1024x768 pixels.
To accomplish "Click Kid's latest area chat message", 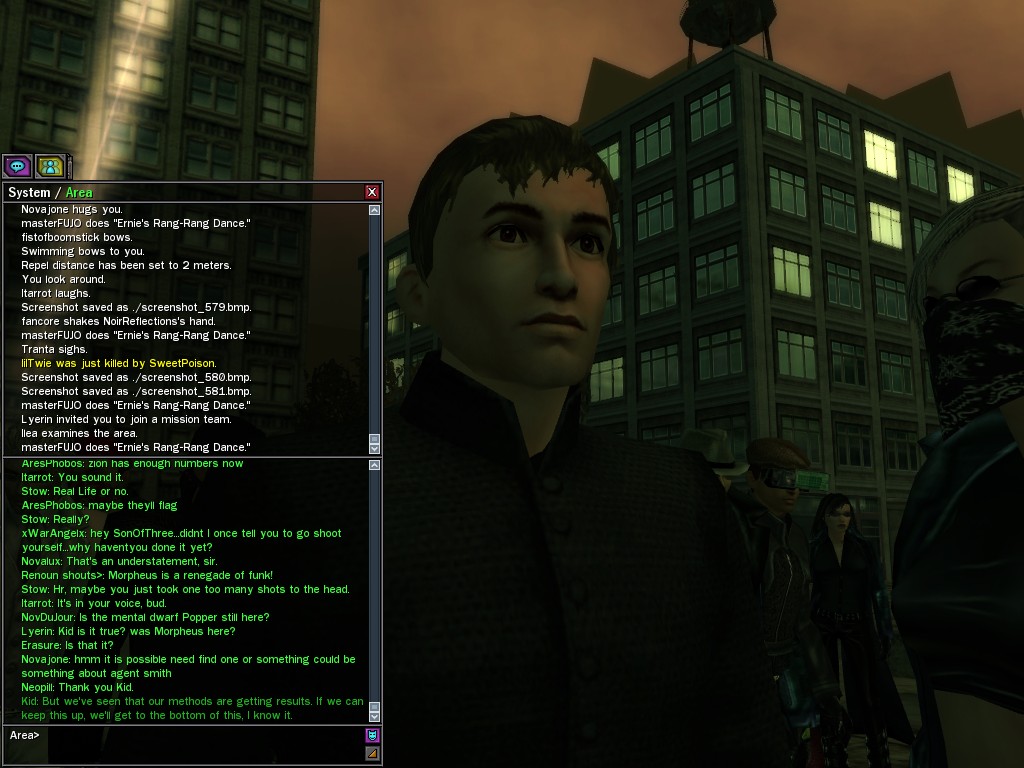I will click(x=192, y=708).
